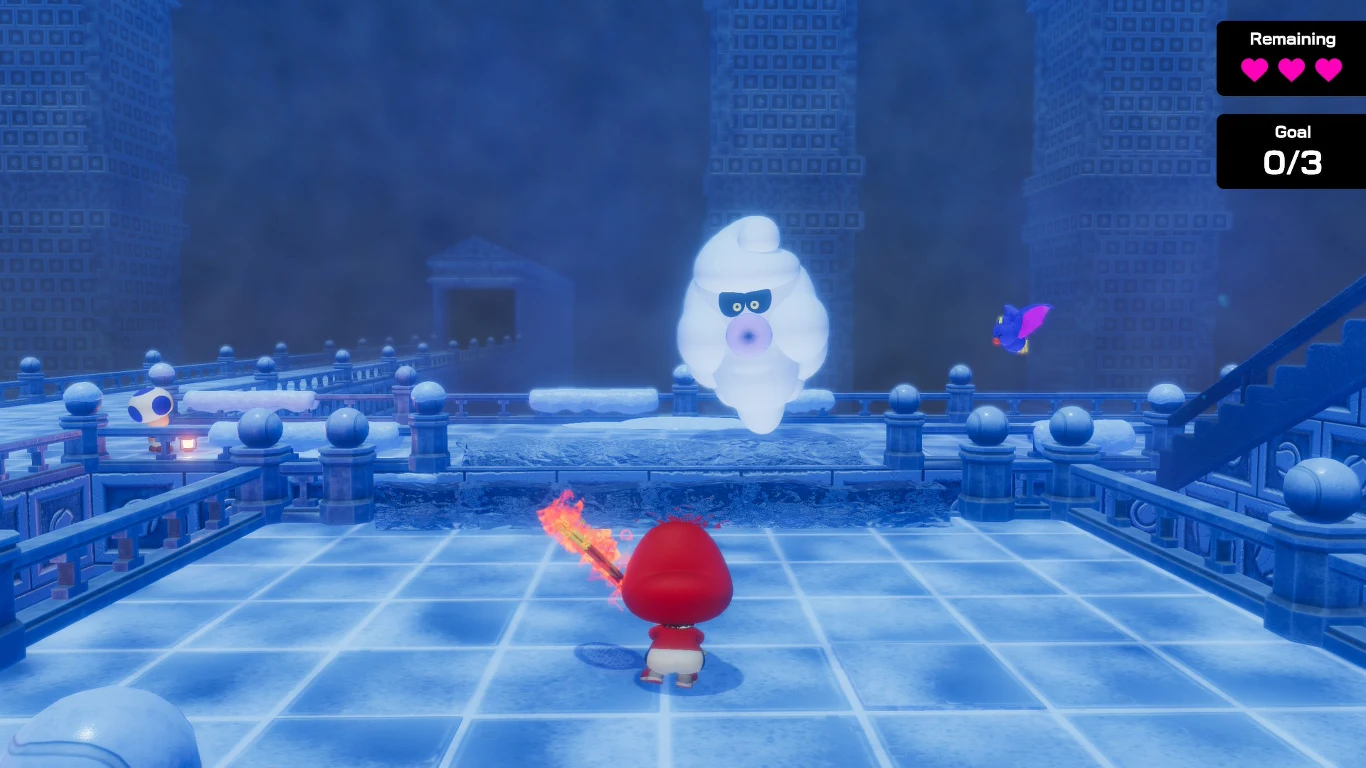Click the Goal panel in the corner
Image resolution: width=1366 pixels, height=768 pixels.
1290,150
